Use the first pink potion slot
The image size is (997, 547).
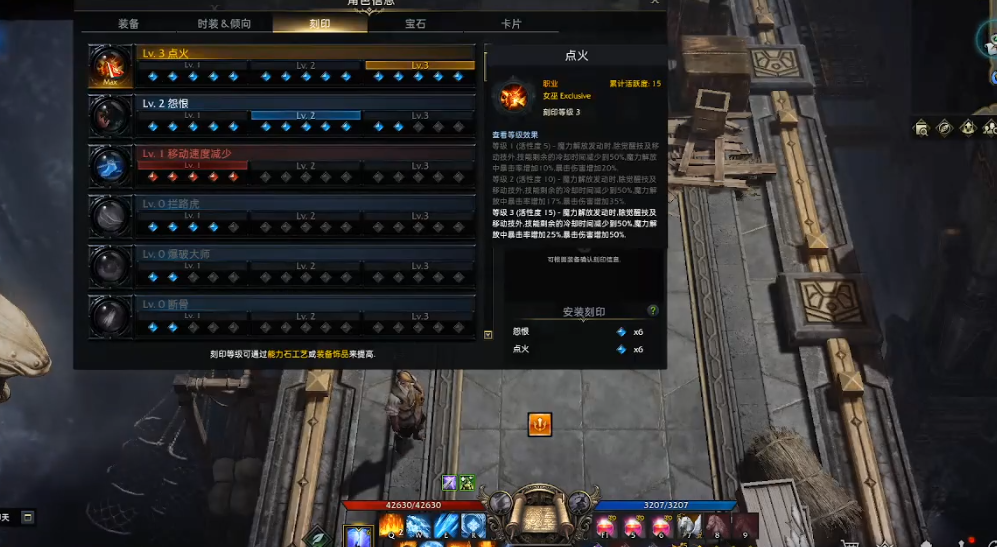[x=606, y=527]
